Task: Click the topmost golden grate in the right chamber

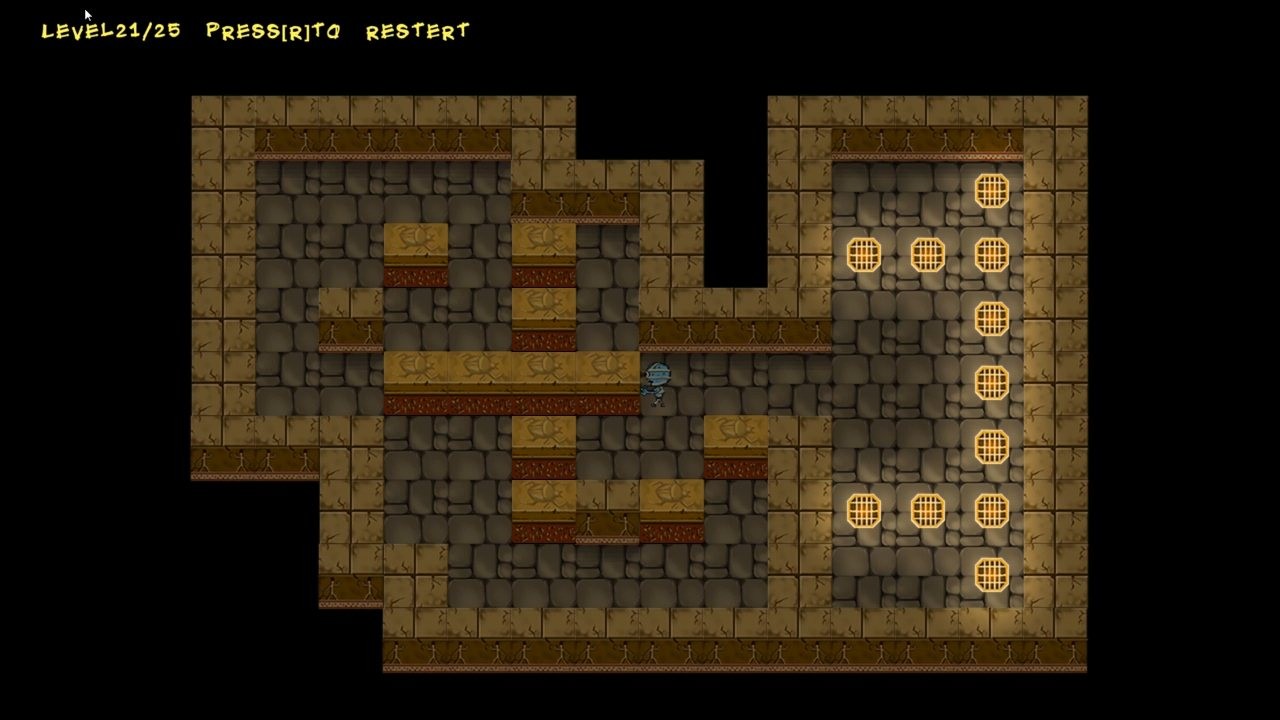Action: pyautogui.click(x=990, y=190)
